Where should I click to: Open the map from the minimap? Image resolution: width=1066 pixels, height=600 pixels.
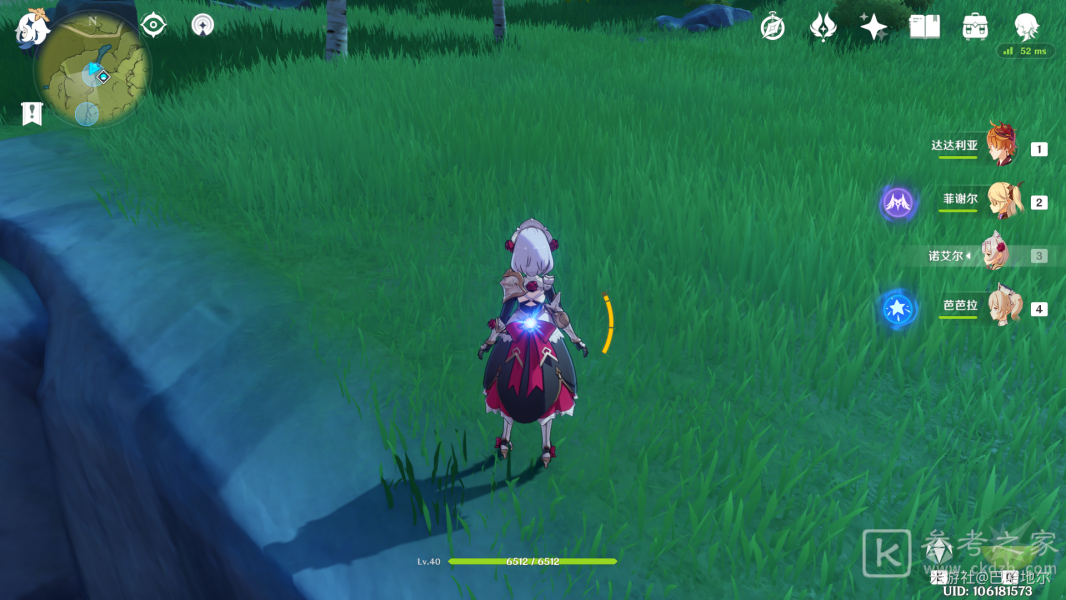91,68
